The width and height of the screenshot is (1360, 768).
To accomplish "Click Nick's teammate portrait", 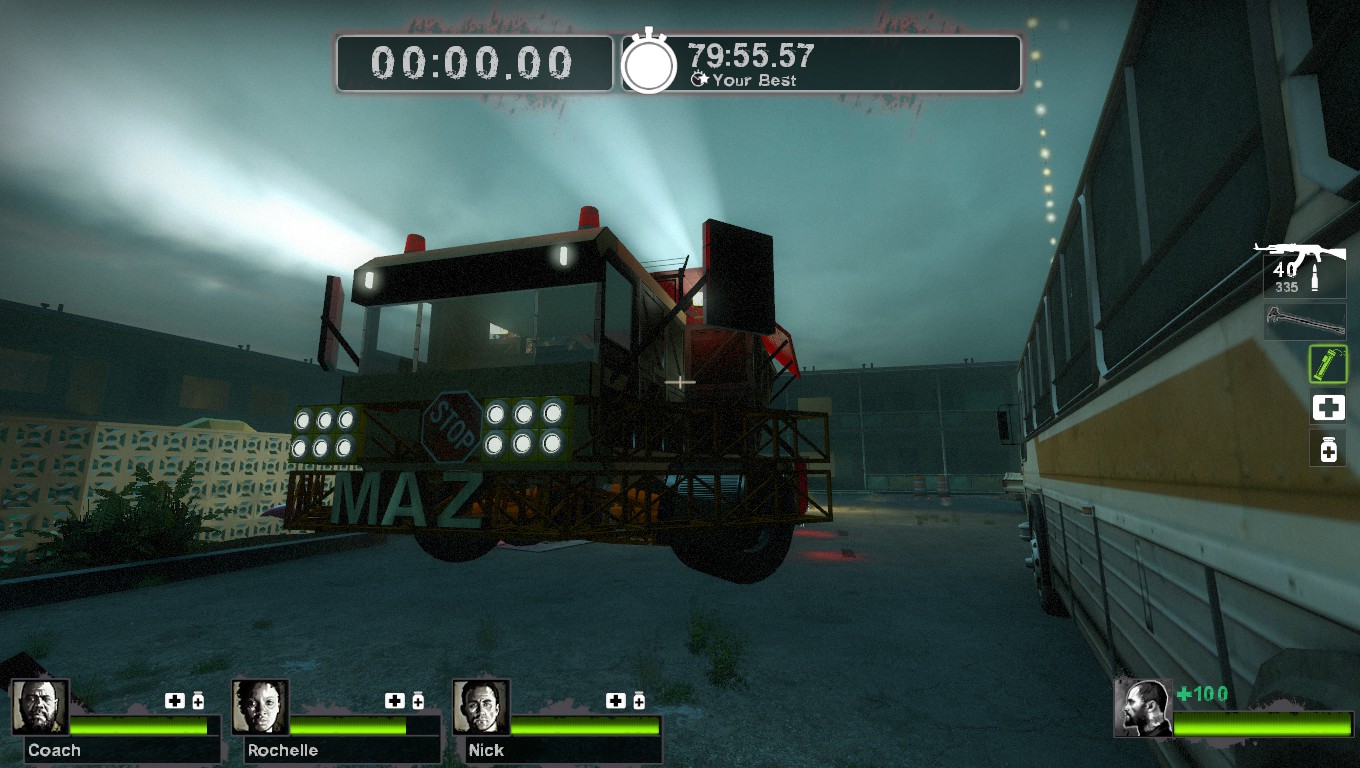I will (482, 707).
